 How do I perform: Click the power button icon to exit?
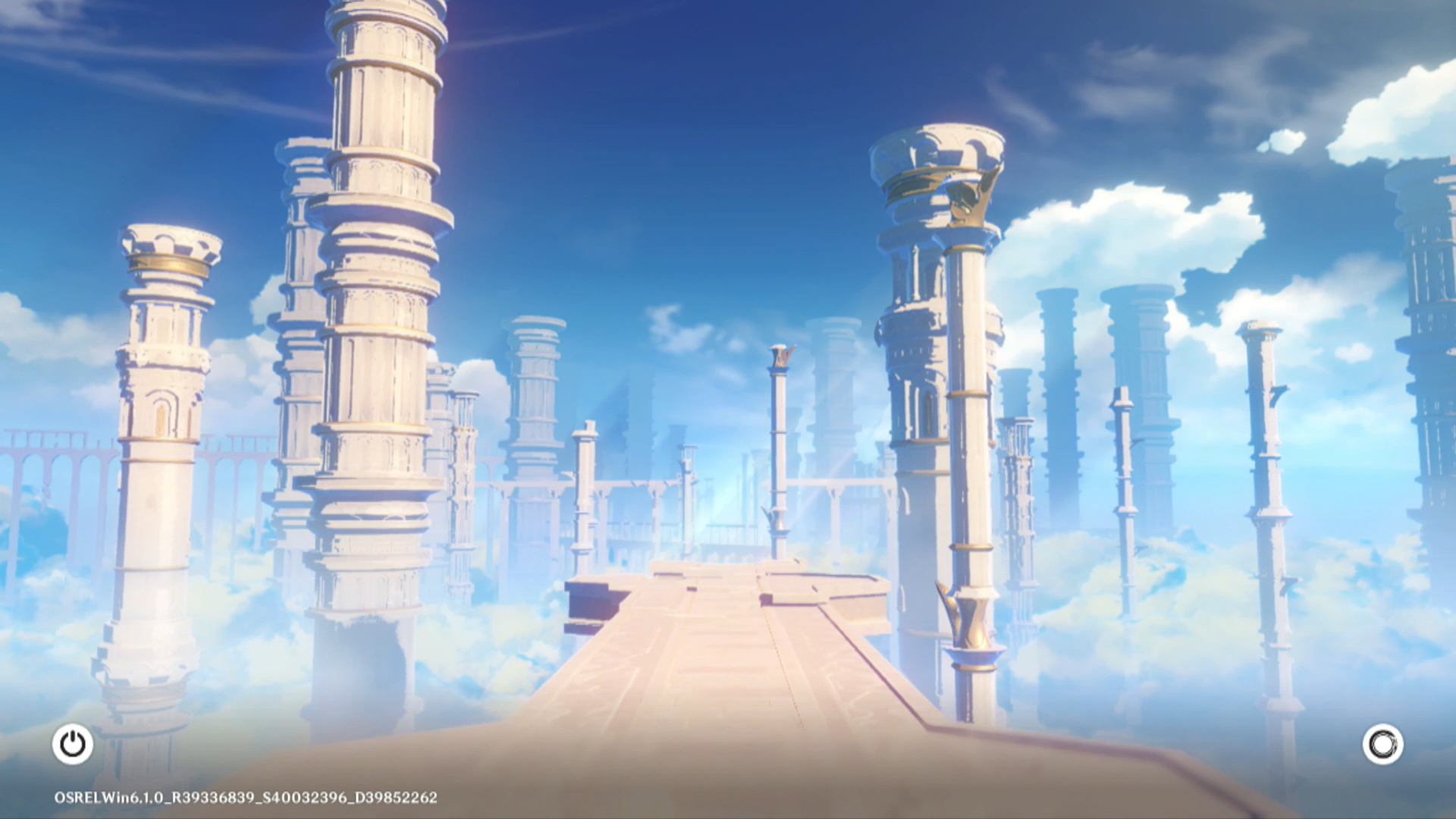coord(73,744)
